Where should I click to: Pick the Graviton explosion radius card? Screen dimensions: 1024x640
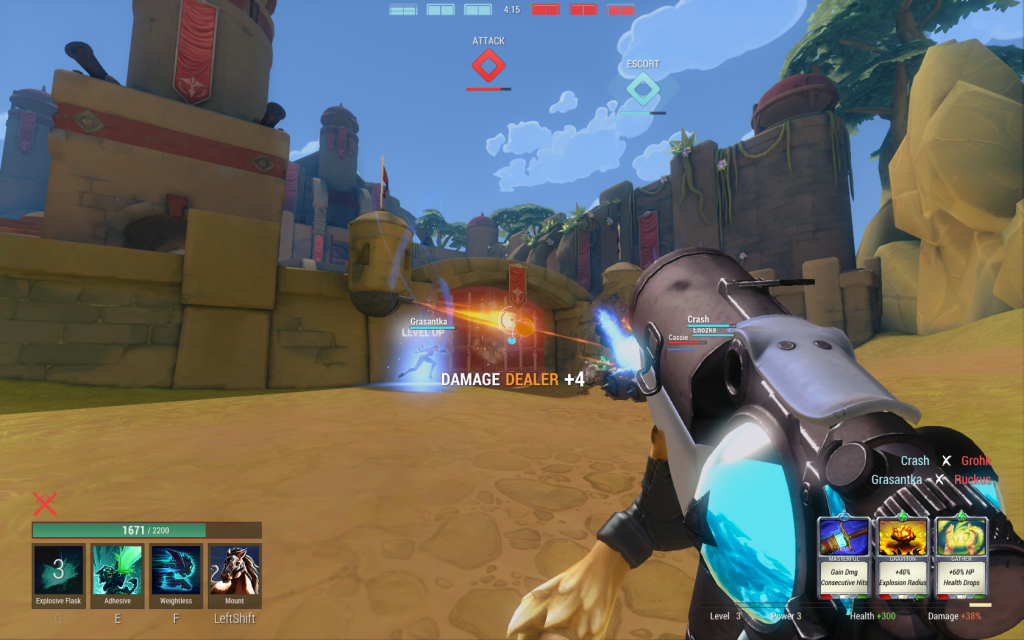pos(903,557)
